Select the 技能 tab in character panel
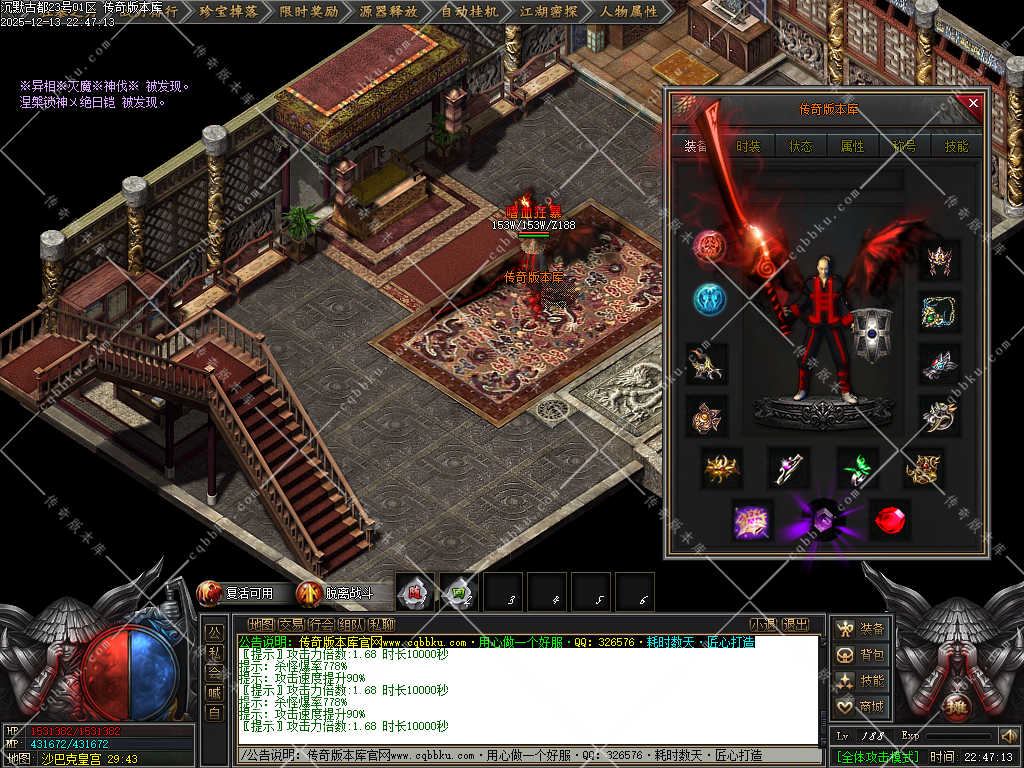Viewport: 1024px width, 768px height. [x=956, y=146]
